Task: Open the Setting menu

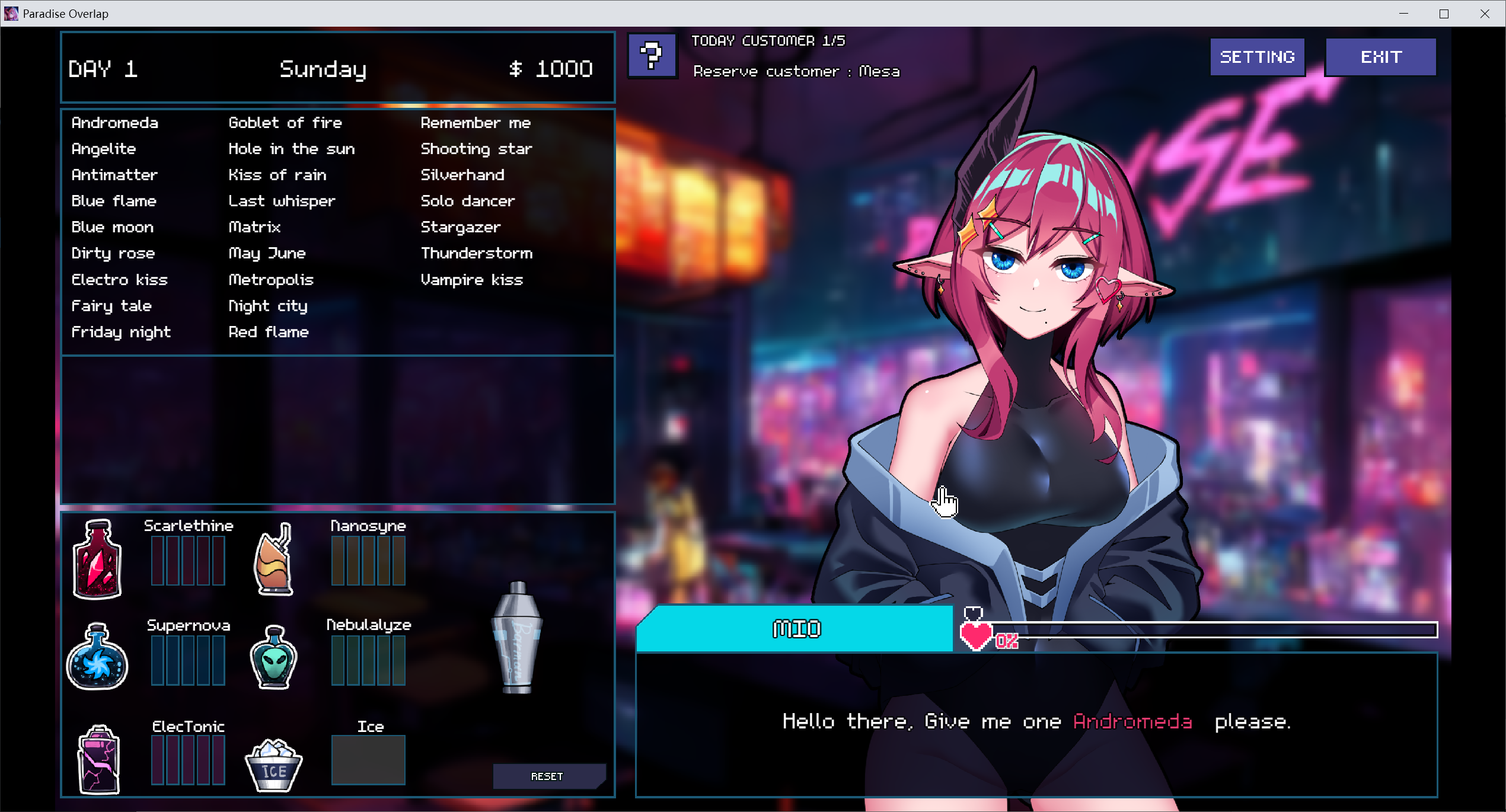Action: pos(1257,57)
